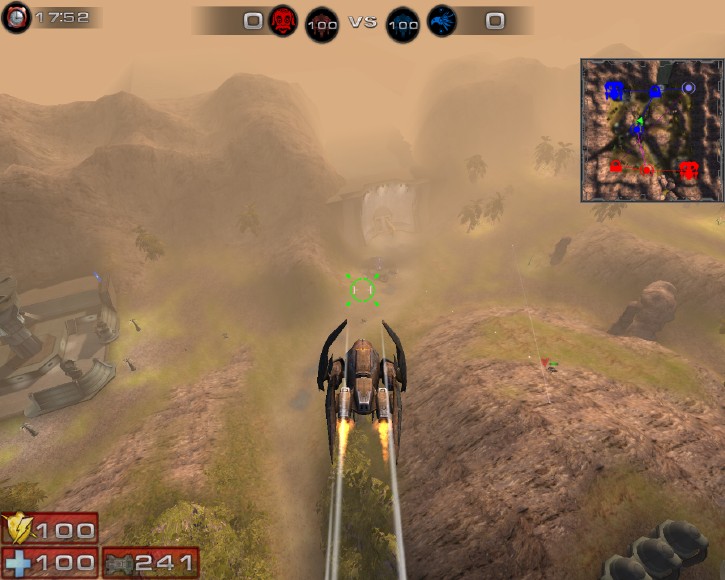This screenshot has width=725, height=580.
Task: Click the vehicle health icon
Action: [118, 562]
